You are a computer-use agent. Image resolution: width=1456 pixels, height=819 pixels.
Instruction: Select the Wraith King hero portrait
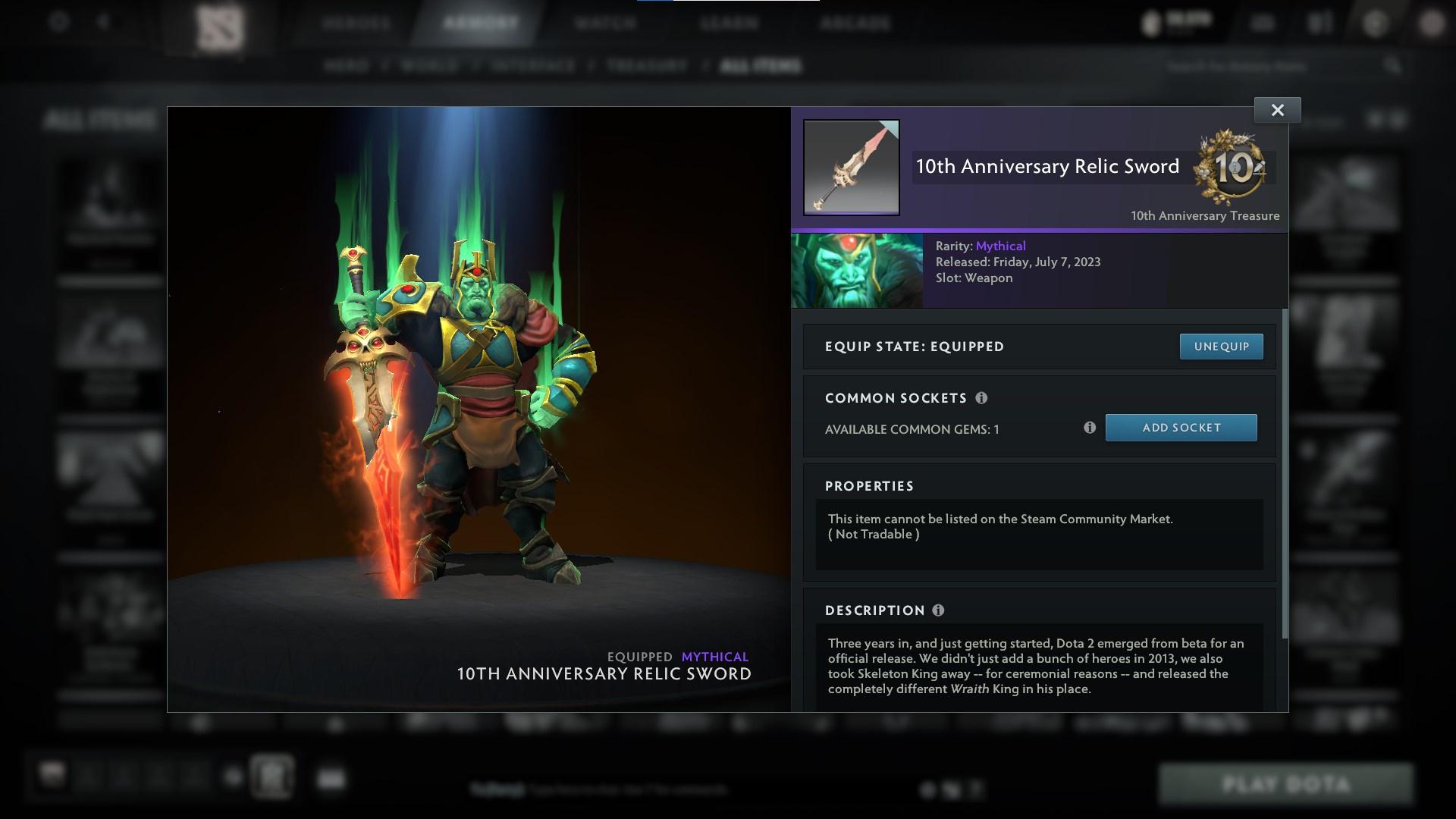(857, 270)
